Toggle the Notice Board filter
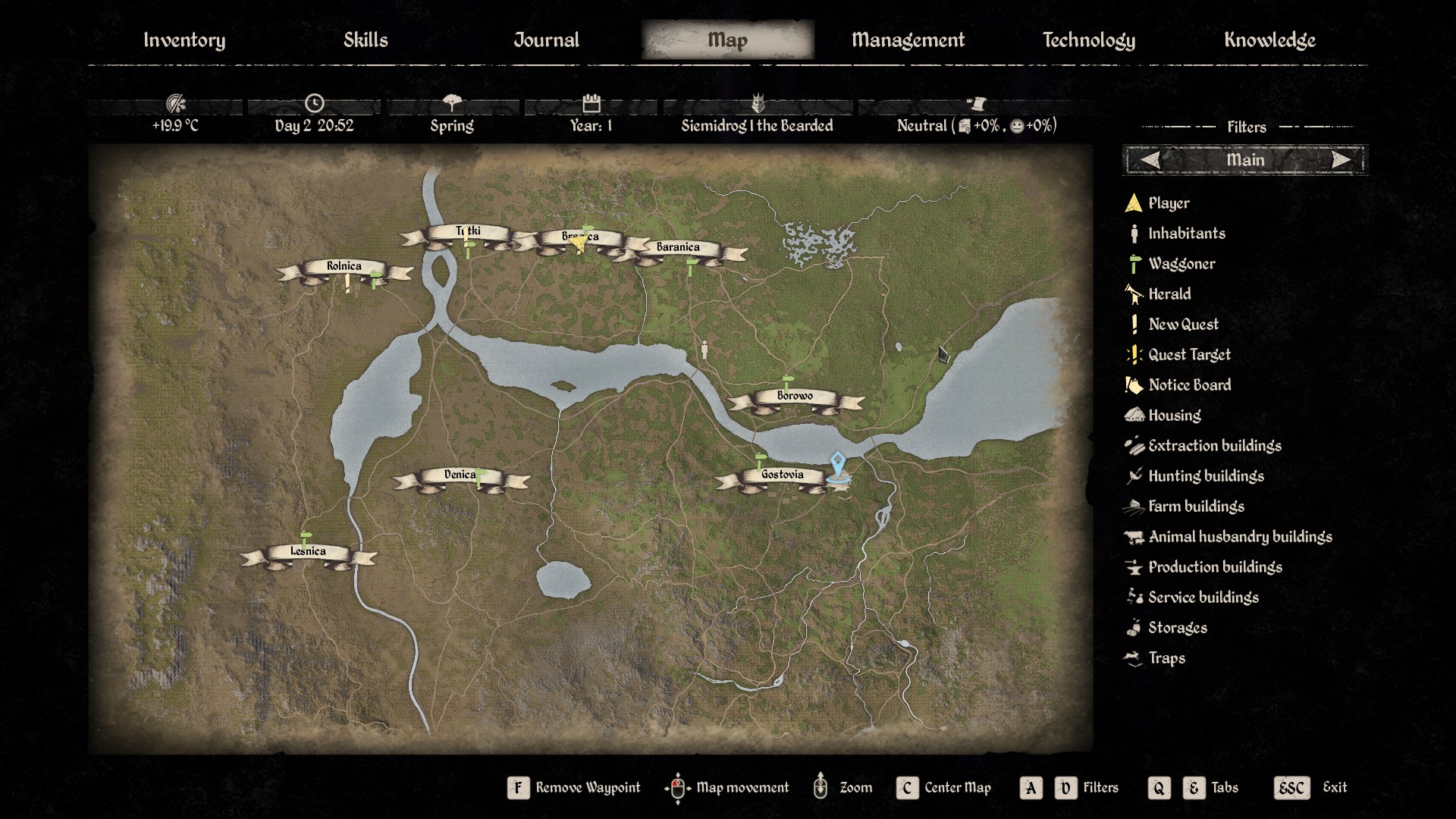The width and height of the screenshot is (1456, 819). point(1188,385)
